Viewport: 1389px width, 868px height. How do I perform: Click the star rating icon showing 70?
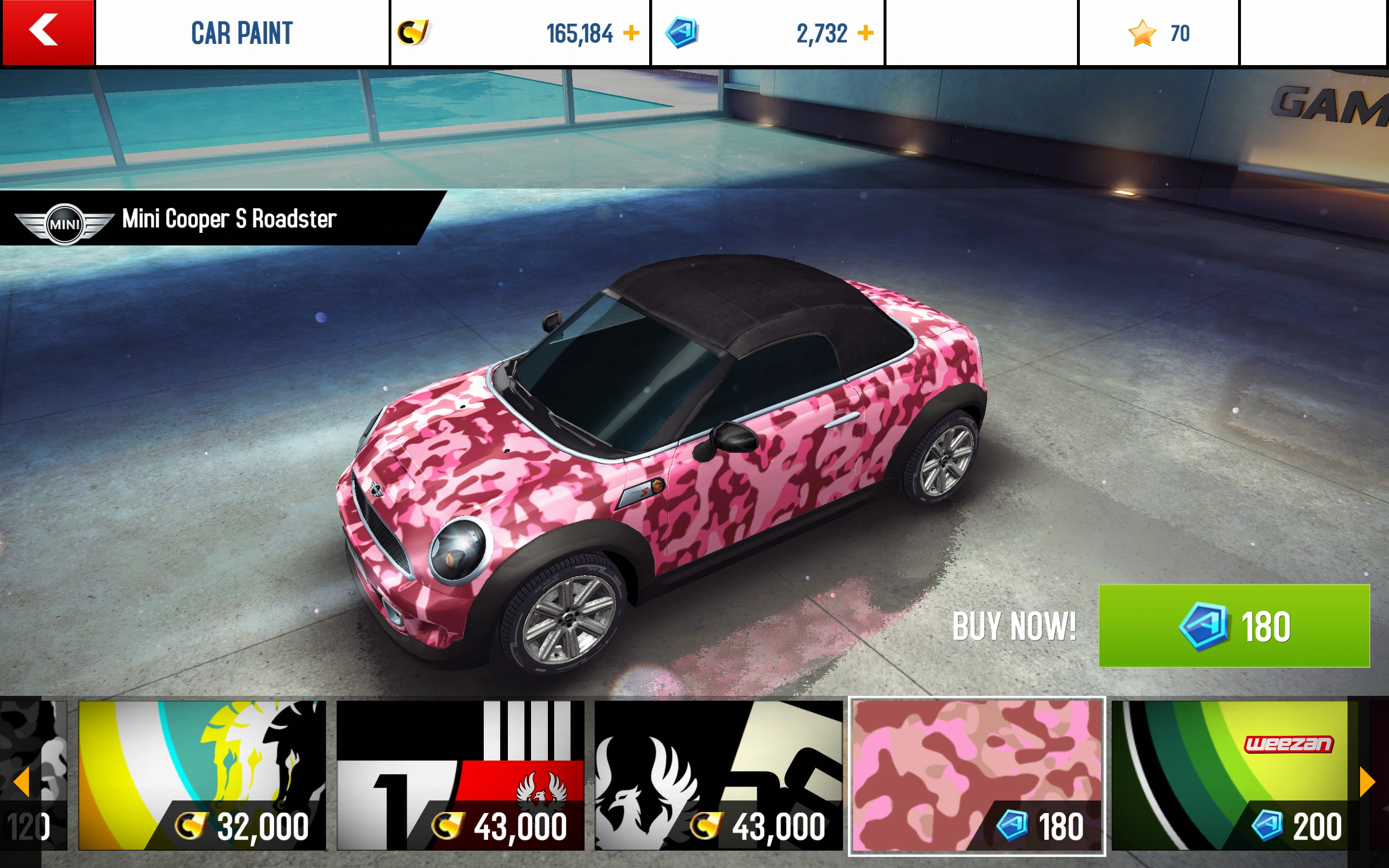pos(1142,33)
